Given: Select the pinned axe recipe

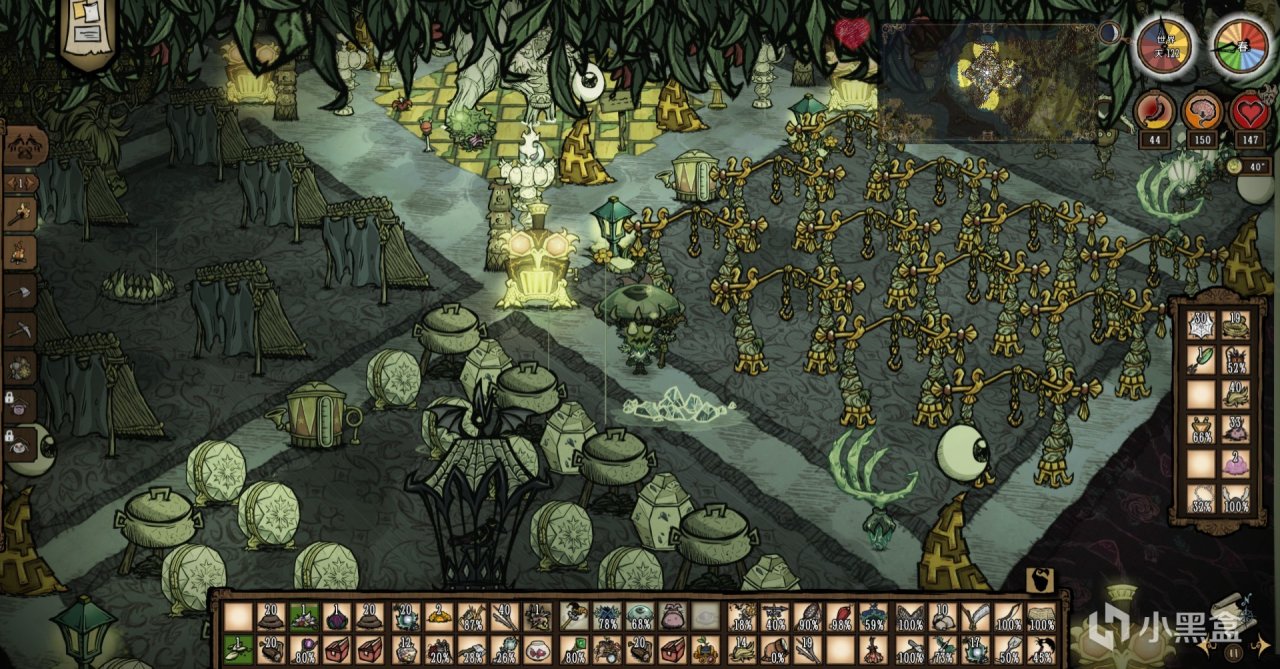Looking at the screenshot, I should (21, 291).
